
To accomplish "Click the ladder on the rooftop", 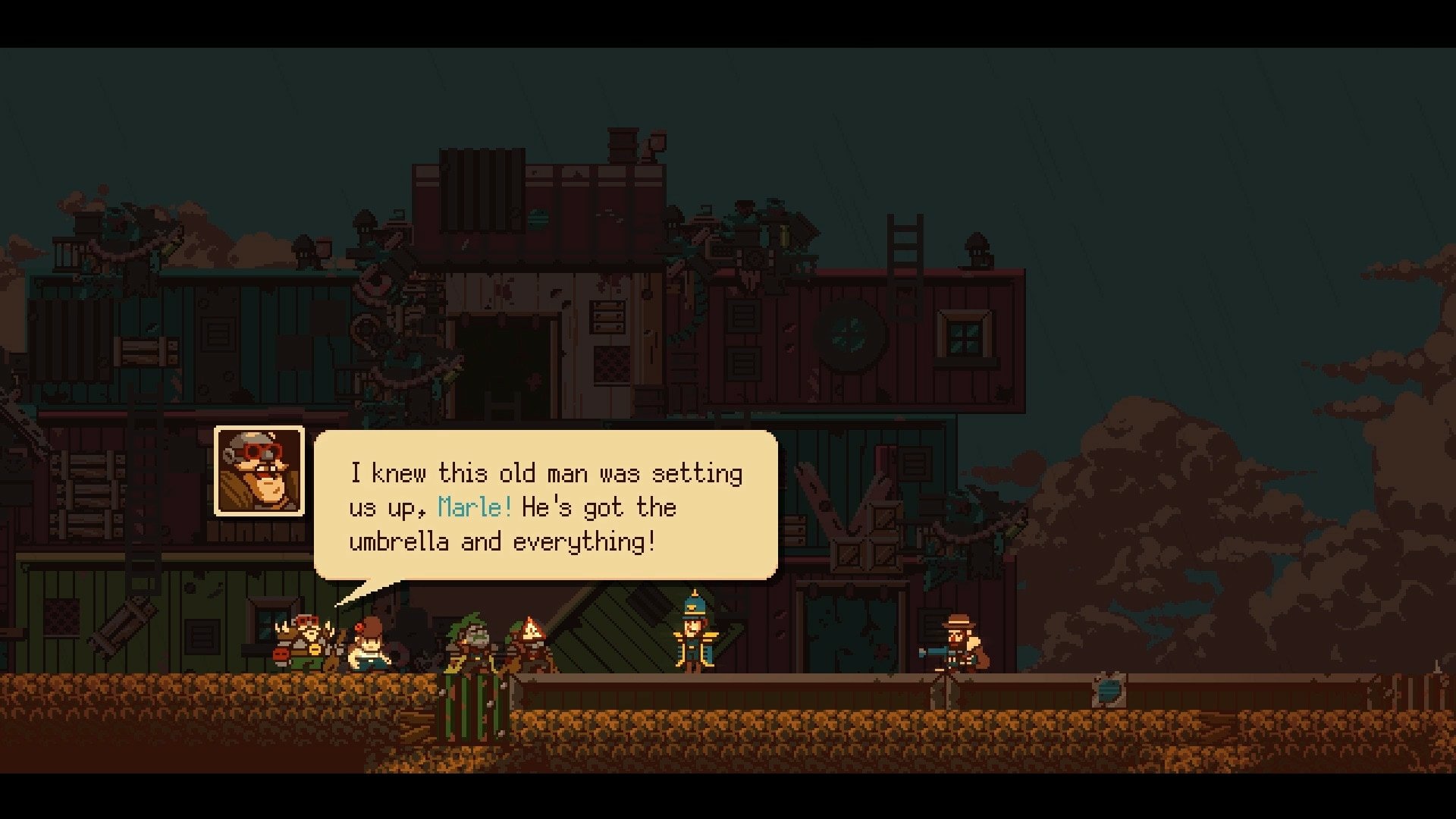I will coord(904,243).
